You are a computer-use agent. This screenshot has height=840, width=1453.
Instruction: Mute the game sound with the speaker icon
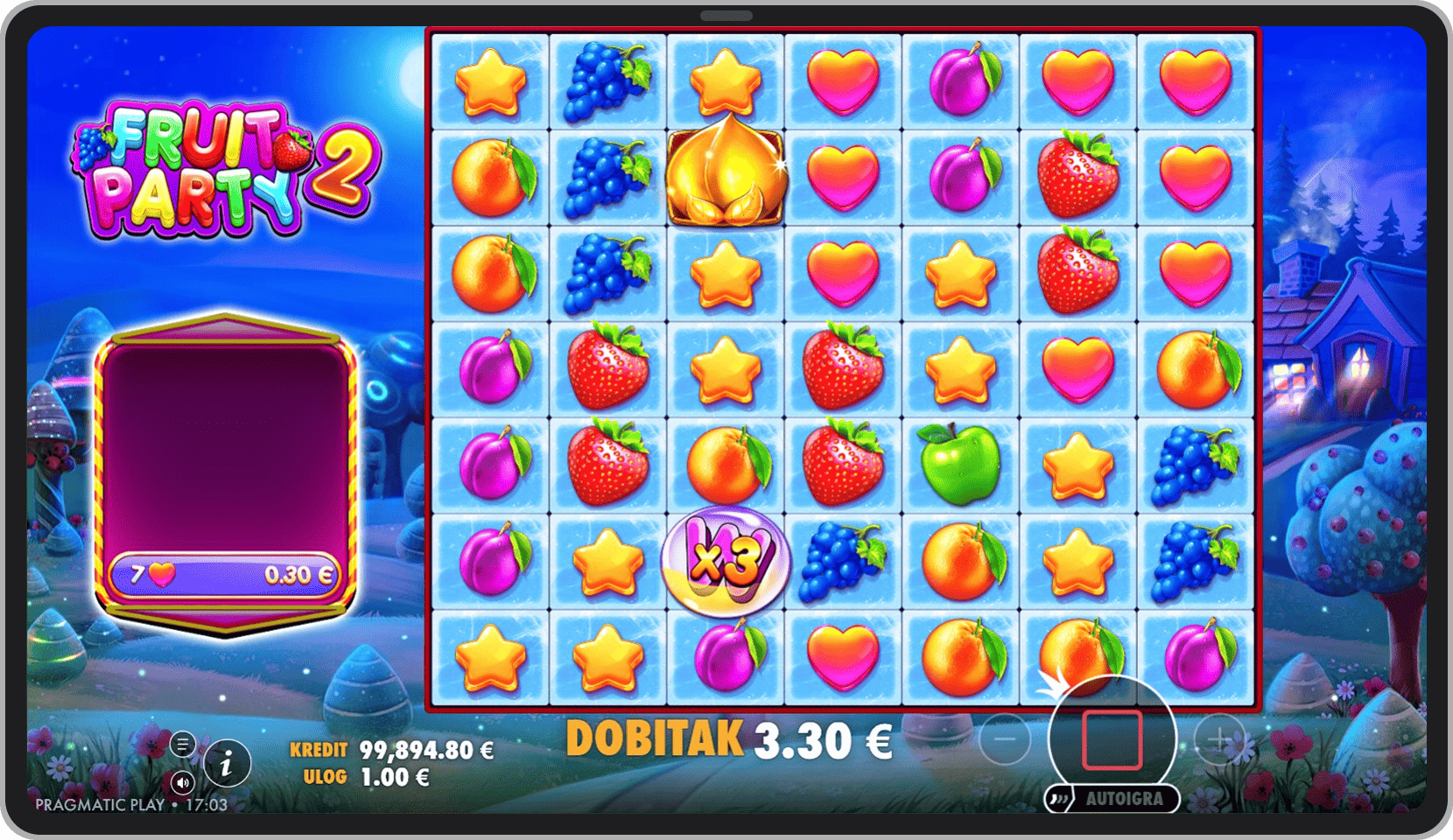[x=182, y=783]
